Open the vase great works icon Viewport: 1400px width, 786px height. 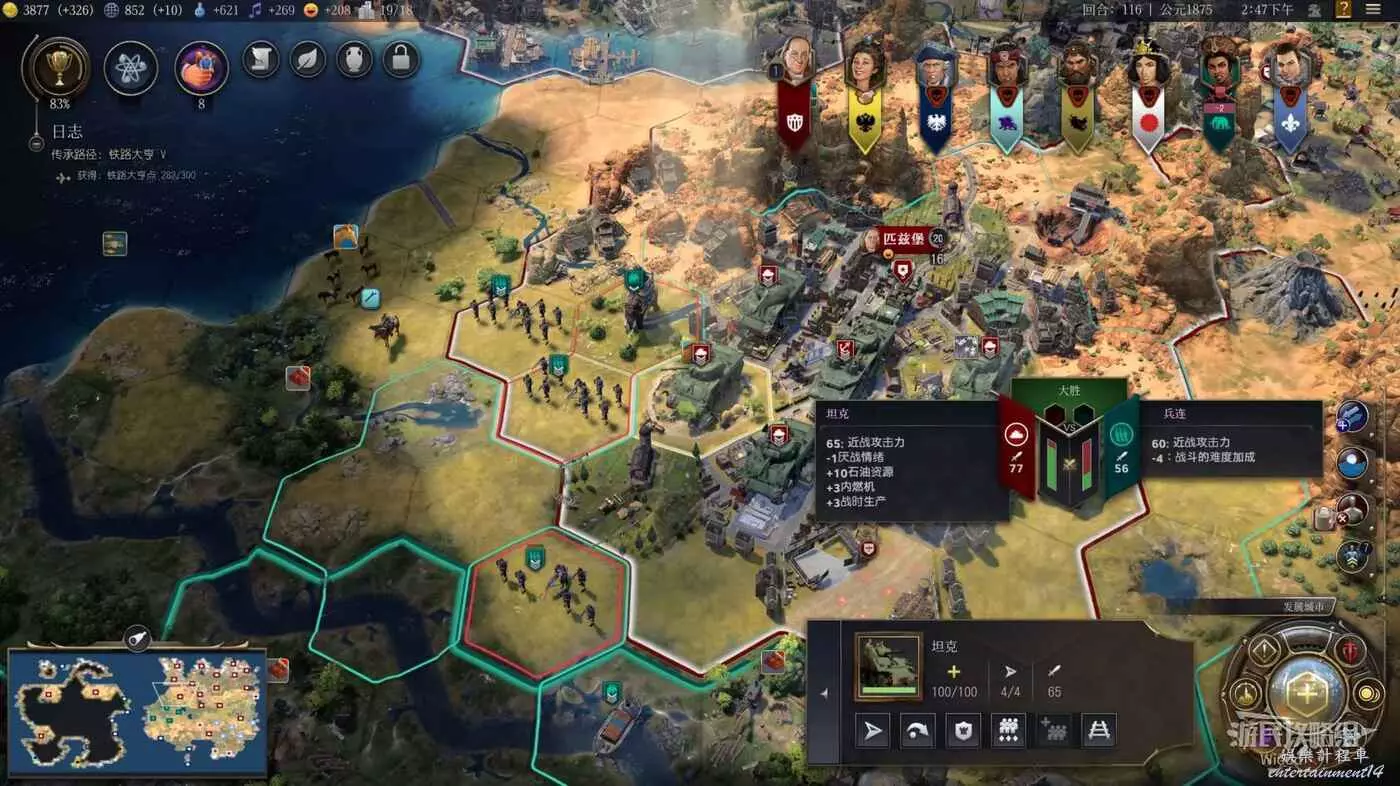pos(354,59)
